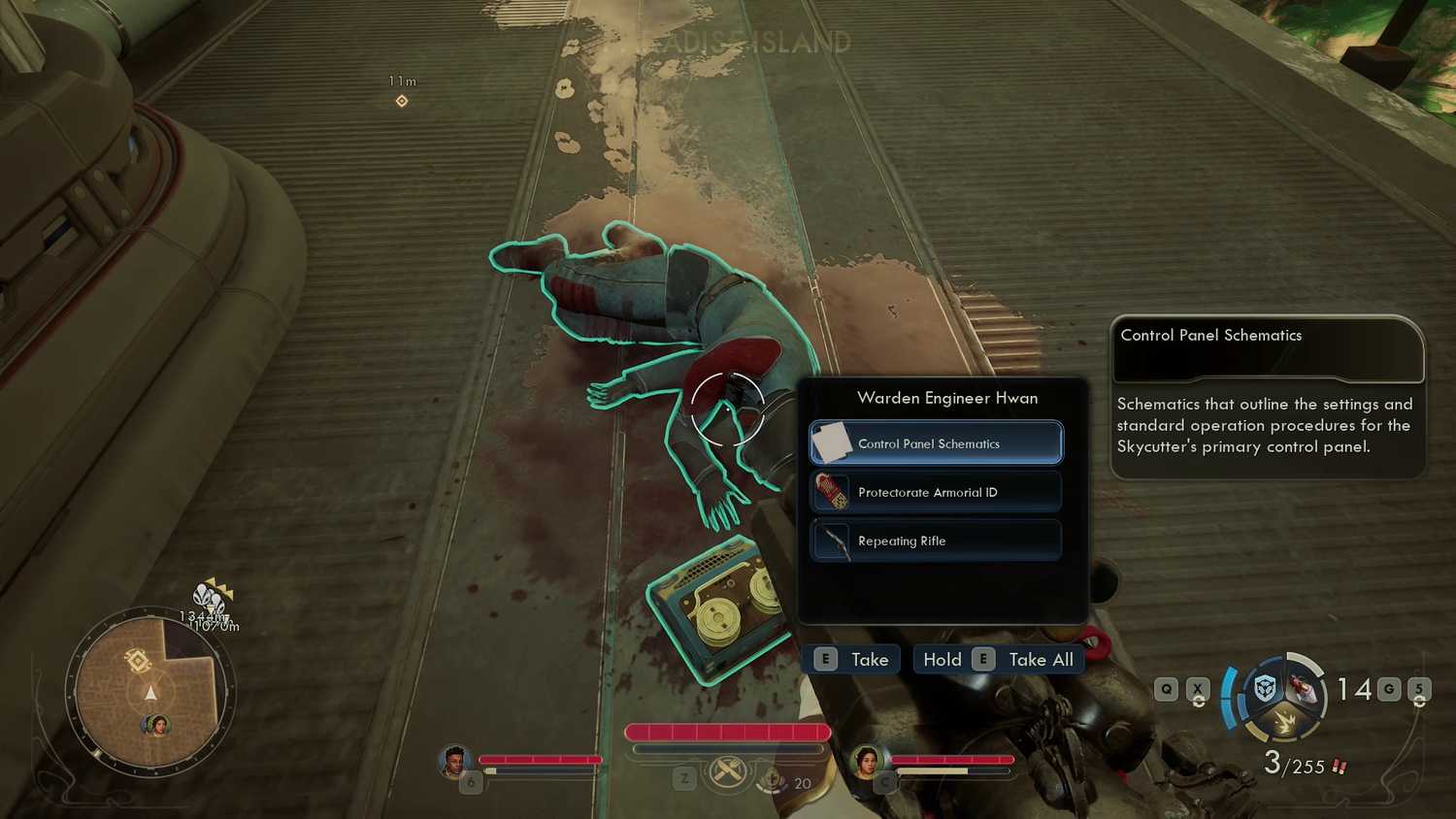The image size is (1456, 819).
Task: Choose the Repeating Rifle loot item
Action: coord(936,541)
